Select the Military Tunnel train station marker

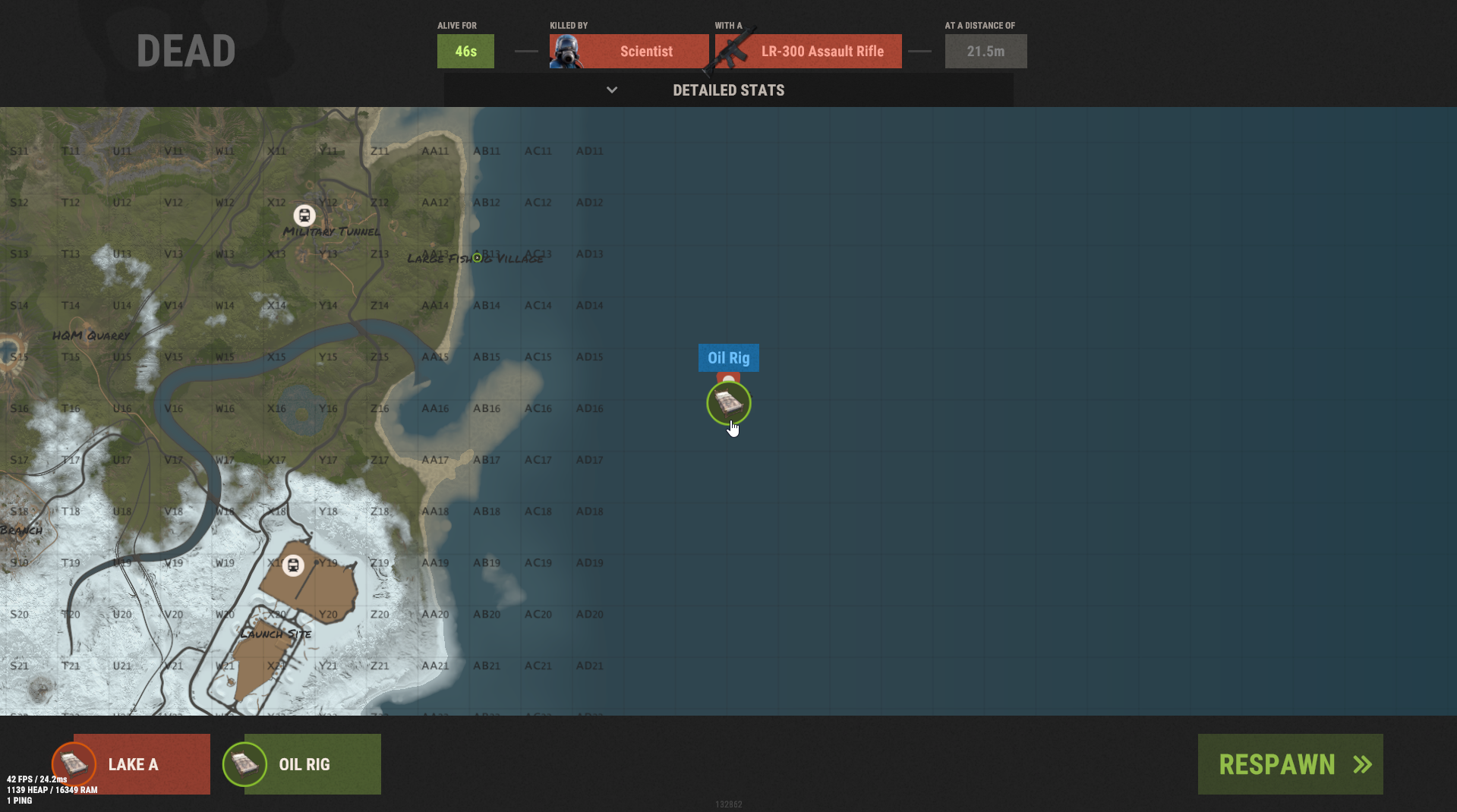(304, 216)
